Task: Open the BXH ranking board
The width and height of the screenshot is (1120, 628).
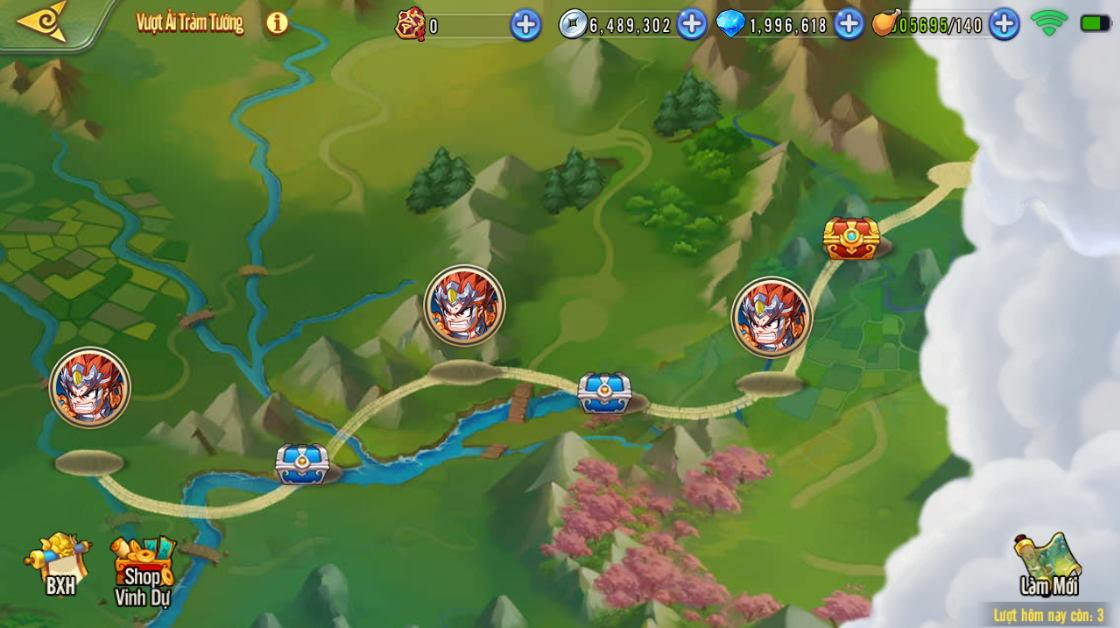Action: click(x=58, y=564)
